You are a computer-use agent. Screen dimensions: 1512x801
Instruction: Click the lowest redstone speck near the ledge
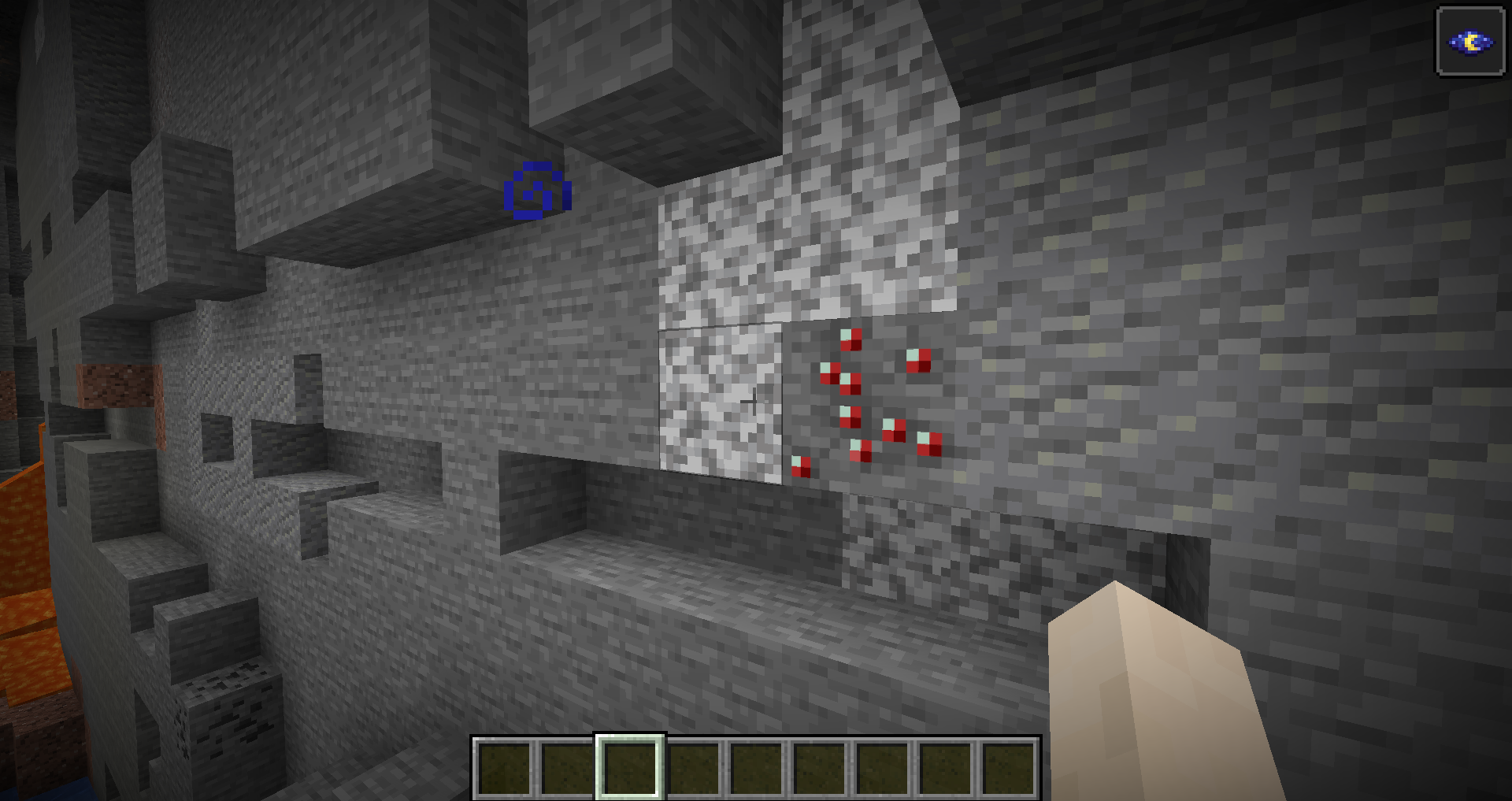pos(801,465)
